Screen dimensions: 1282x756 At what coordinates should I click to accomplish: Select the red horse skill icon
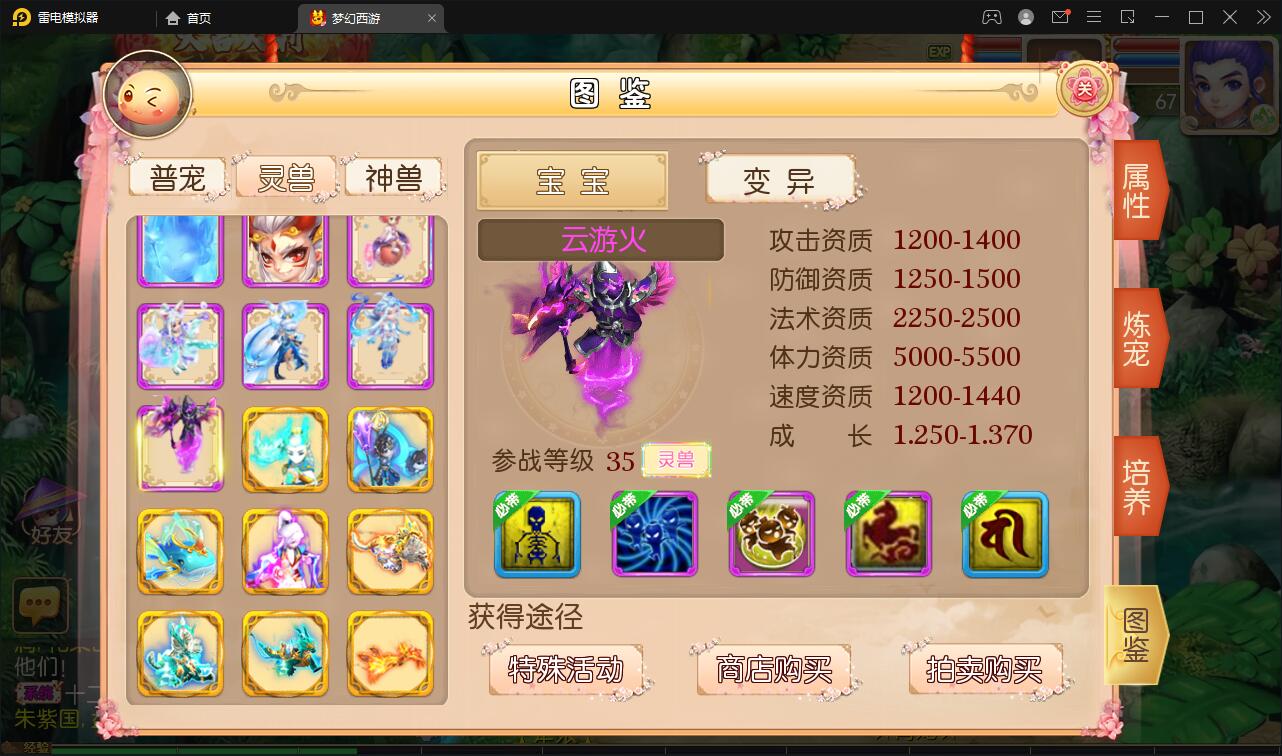click(887, 535)
